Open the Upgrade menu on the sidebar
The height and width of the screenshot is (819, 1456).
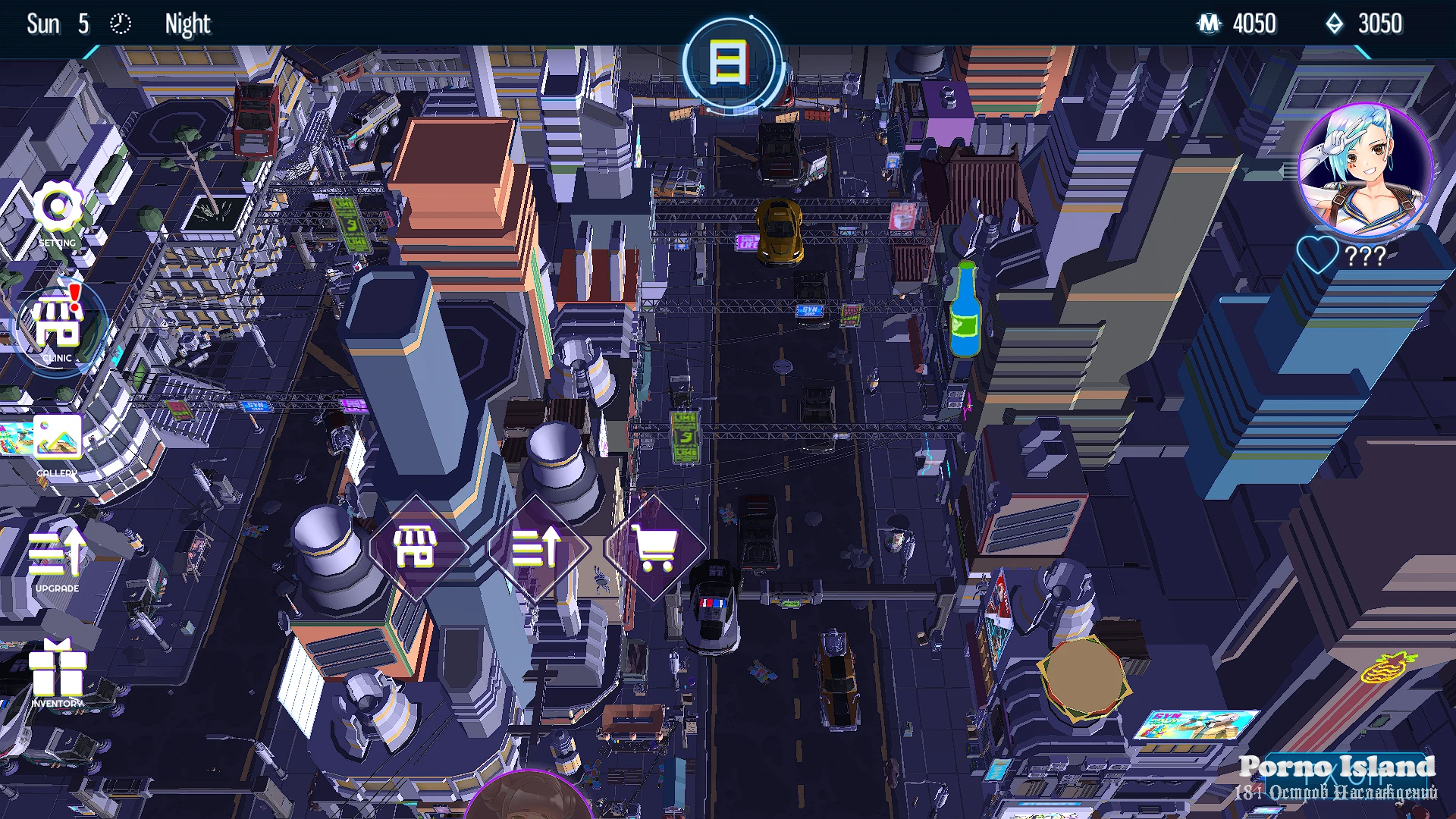pos(58,556)
